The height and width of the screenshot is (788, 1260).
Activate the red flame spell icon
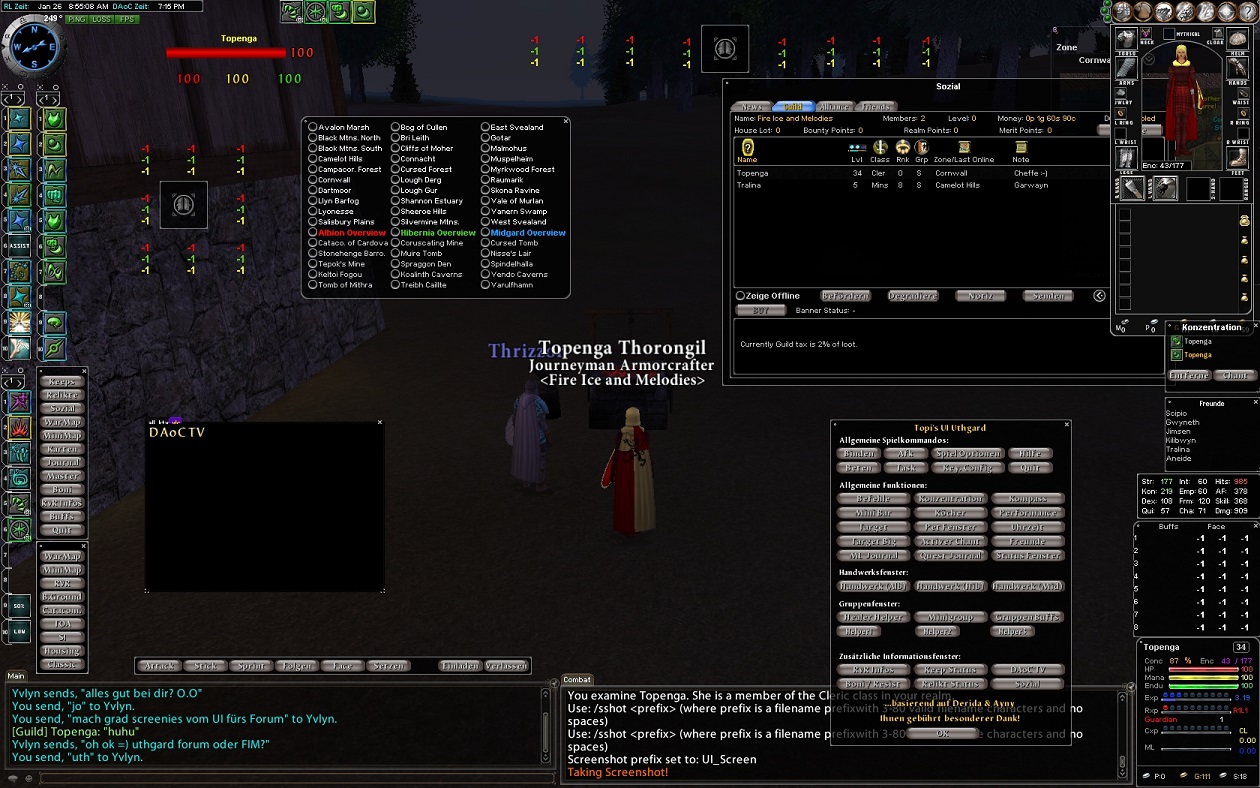(20, 428)
